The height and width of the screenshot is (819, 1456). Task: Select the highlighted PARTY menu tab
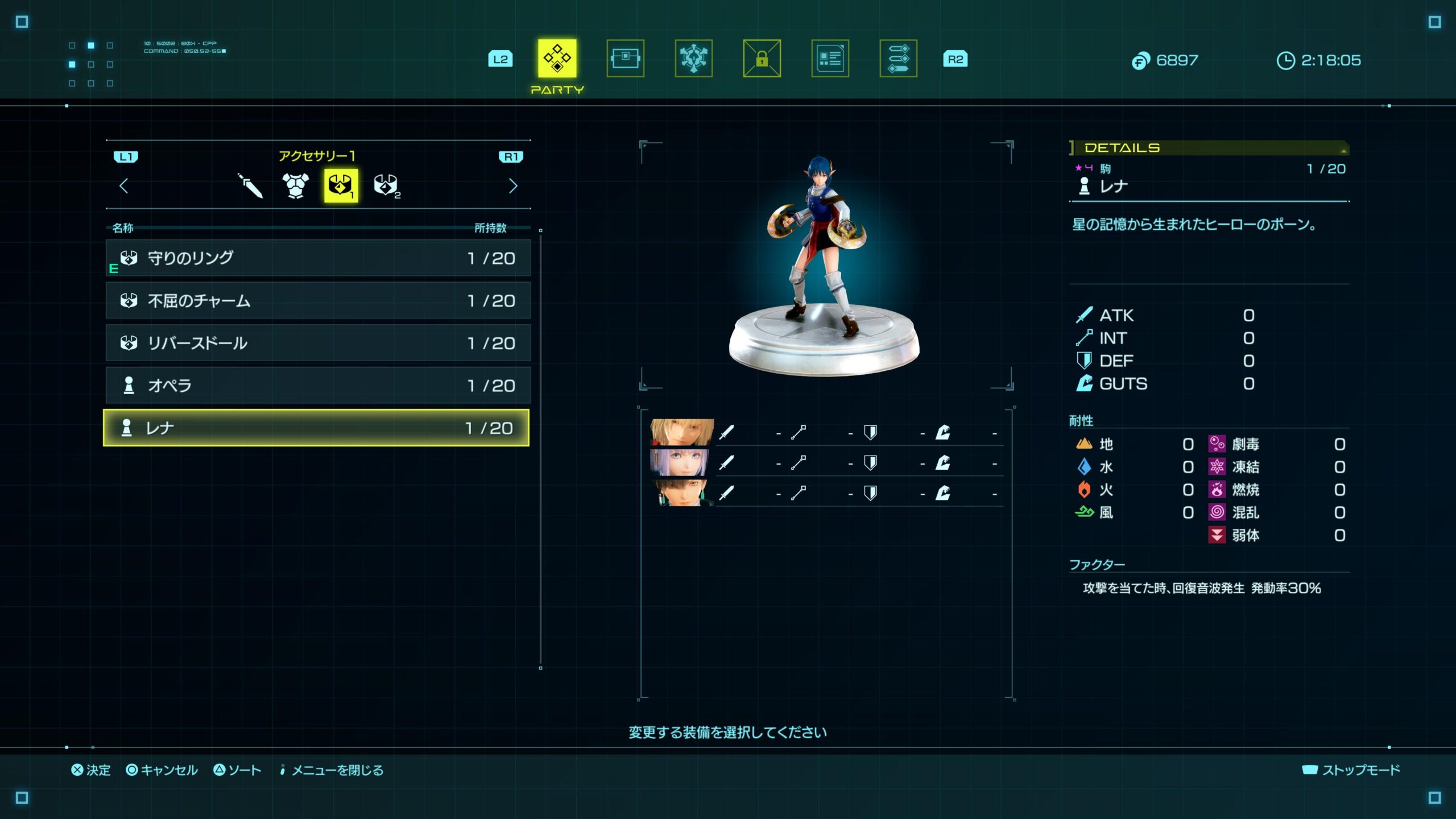[x=557, y=58]
